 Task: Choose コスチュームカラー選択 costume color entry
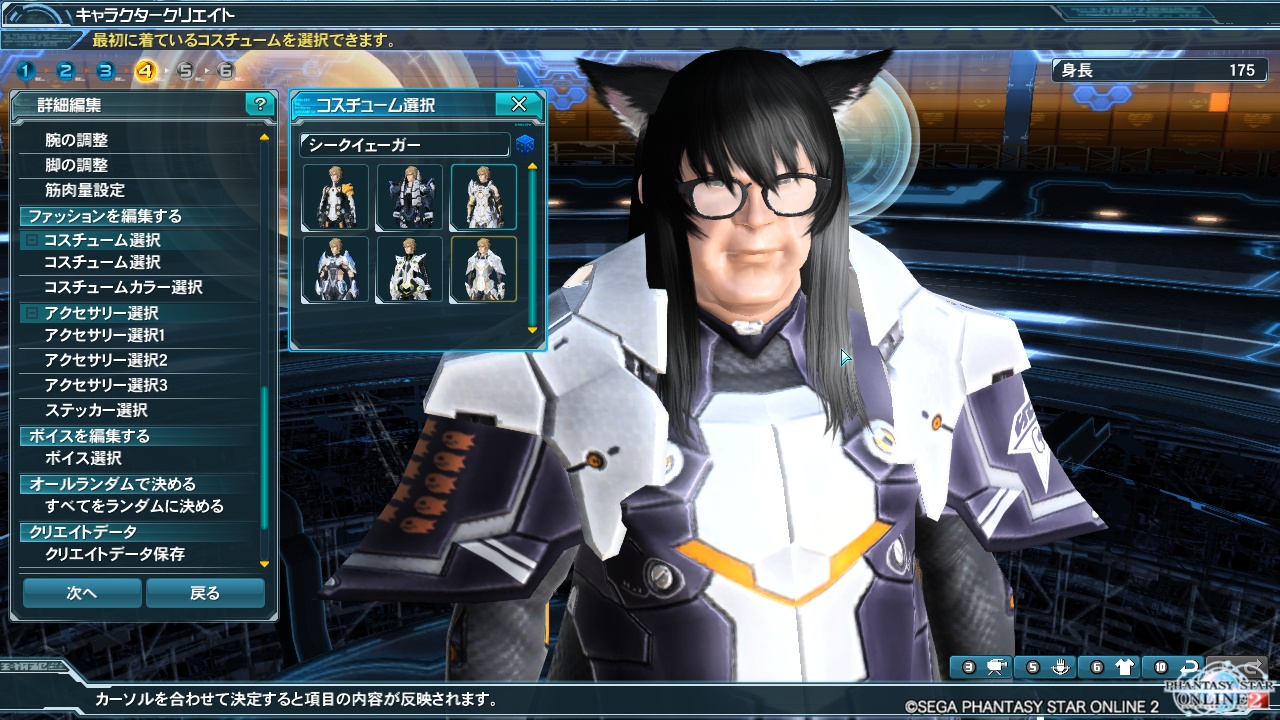point(123,287)
